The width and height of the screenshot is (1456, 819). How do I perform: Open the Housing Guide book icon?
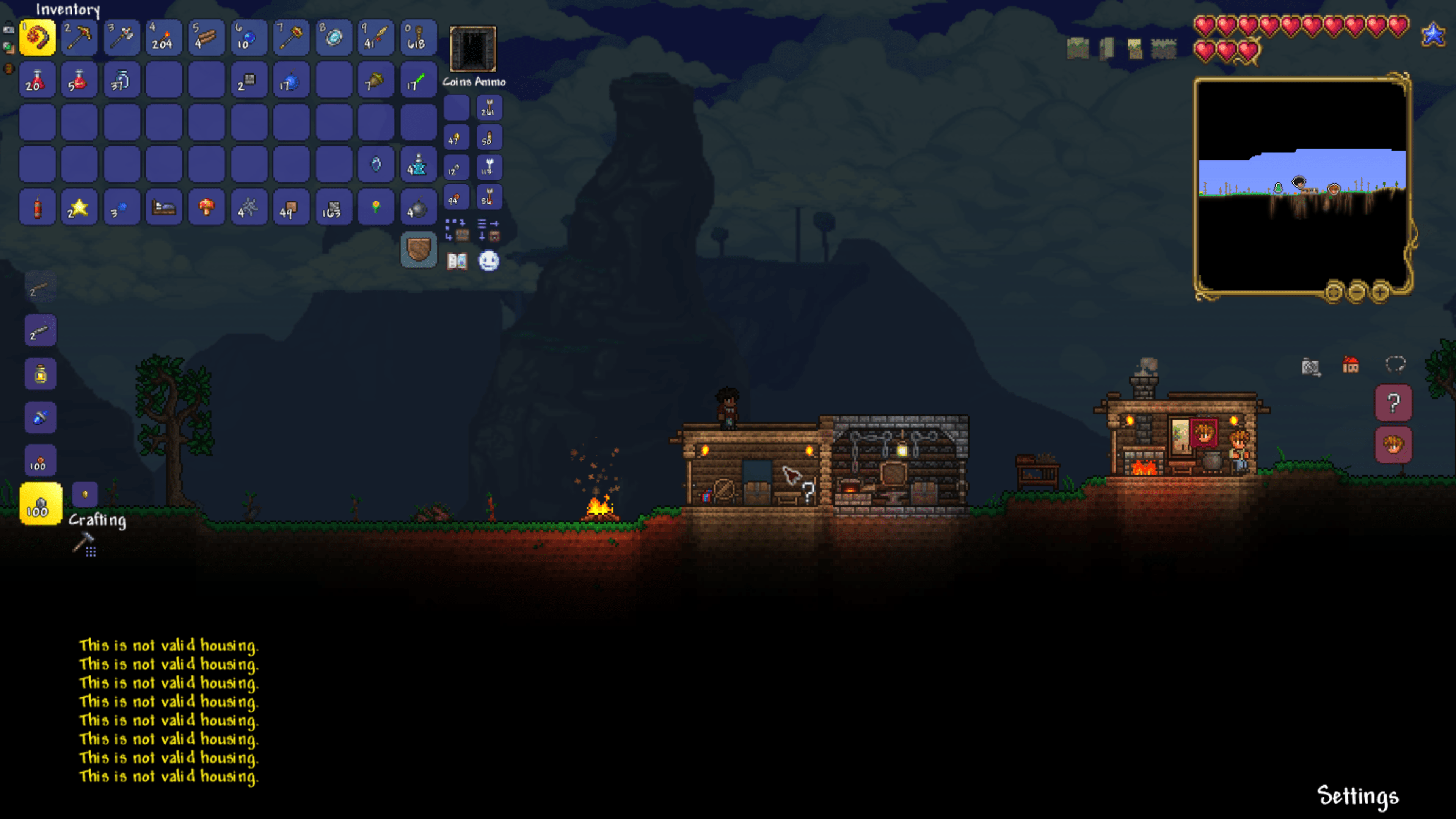point(457,260)
